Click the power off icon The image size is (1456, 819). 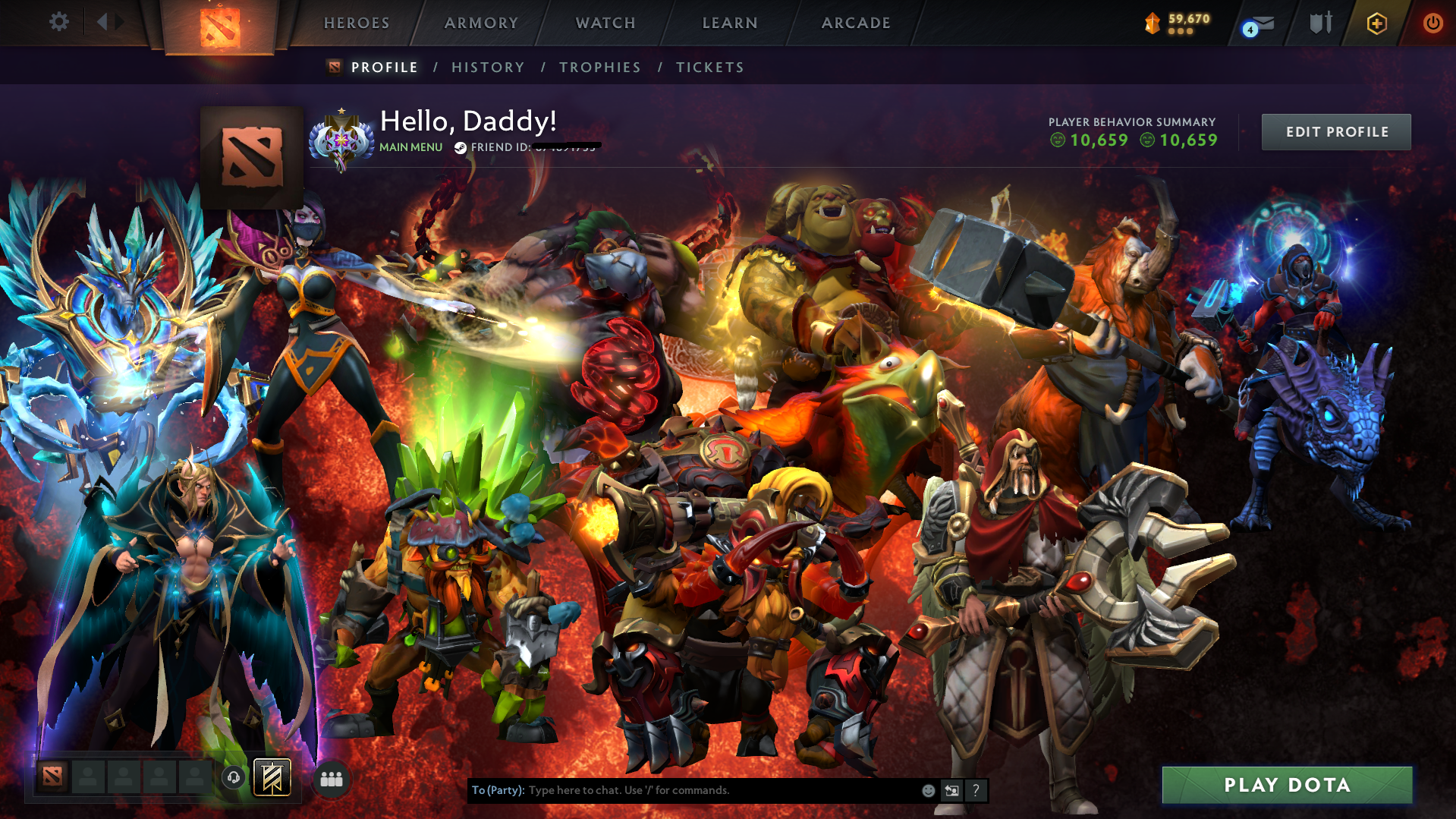(x=1432, y=23)
